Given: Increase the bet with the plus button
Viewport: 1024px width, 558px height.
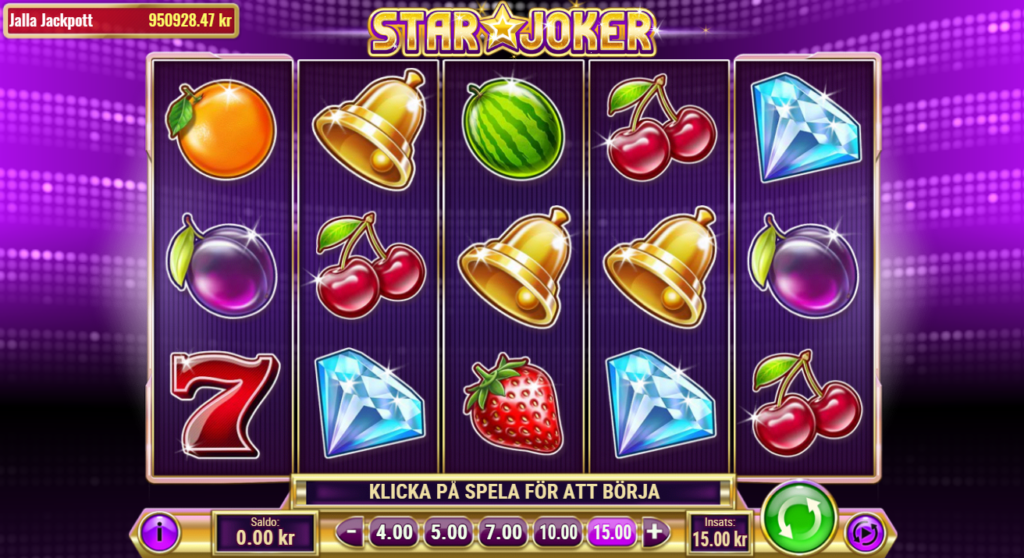Looking at the screenshot, I should pyautogui.click(x=655, y=531).
